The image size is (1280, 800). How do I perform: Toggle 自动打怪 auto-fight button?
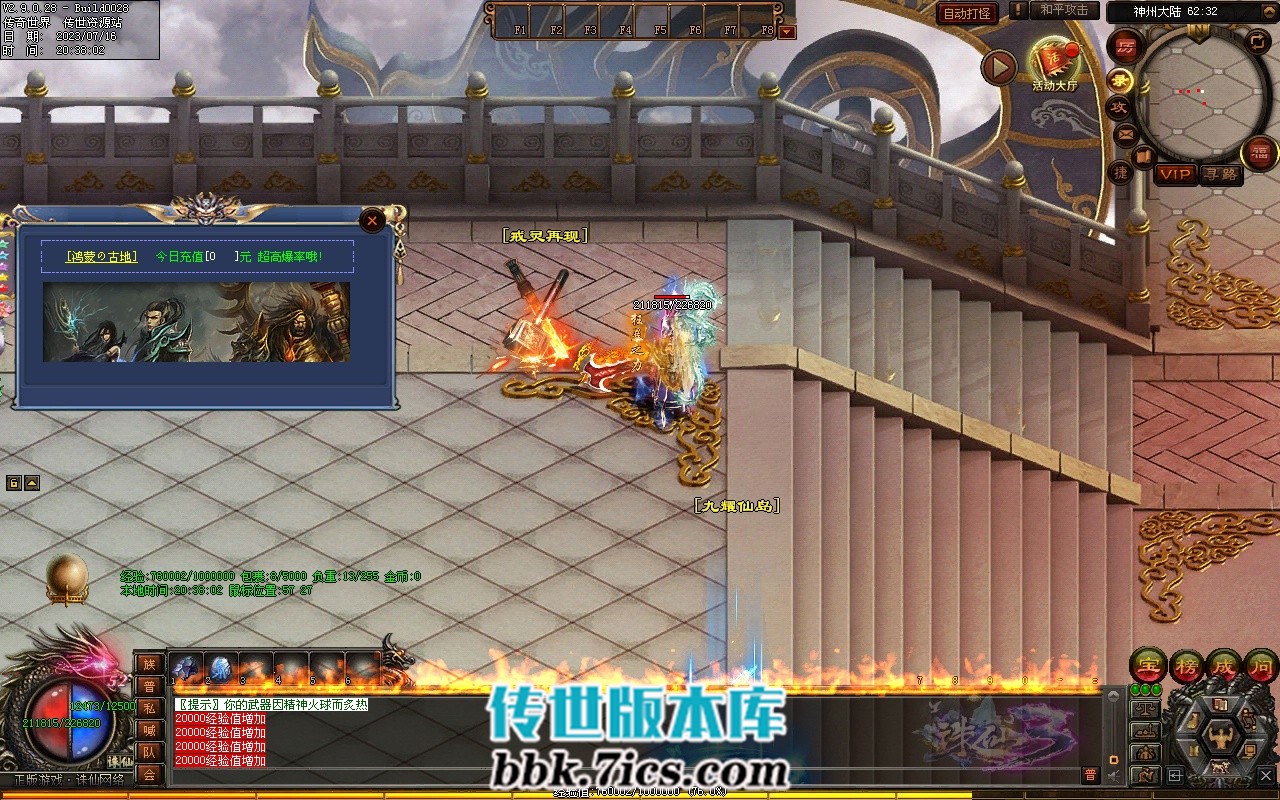pyautogui.click(x=967, y=14)
